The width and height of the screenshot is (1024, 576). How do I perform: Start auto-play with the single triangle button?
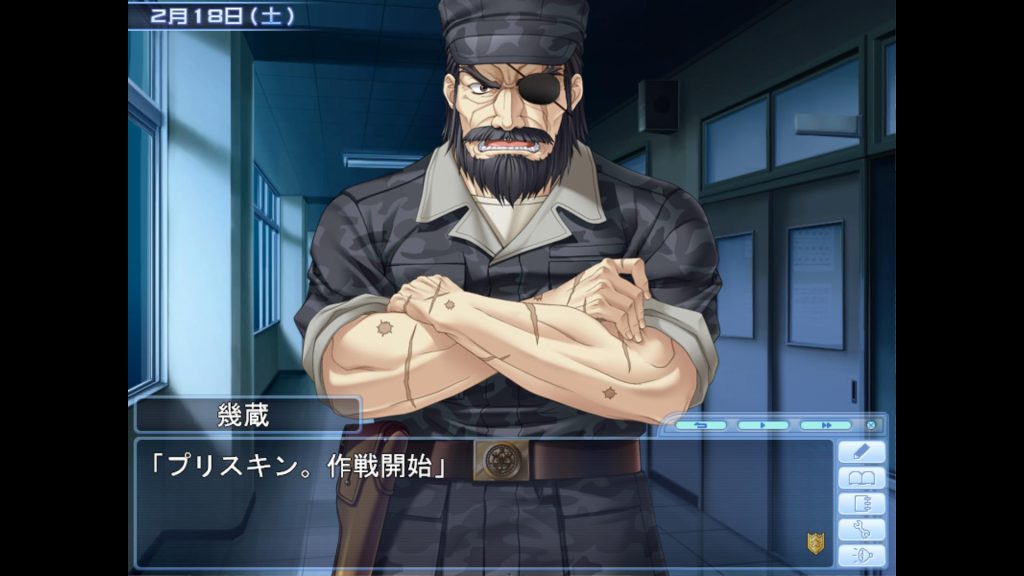click(763, 425)
